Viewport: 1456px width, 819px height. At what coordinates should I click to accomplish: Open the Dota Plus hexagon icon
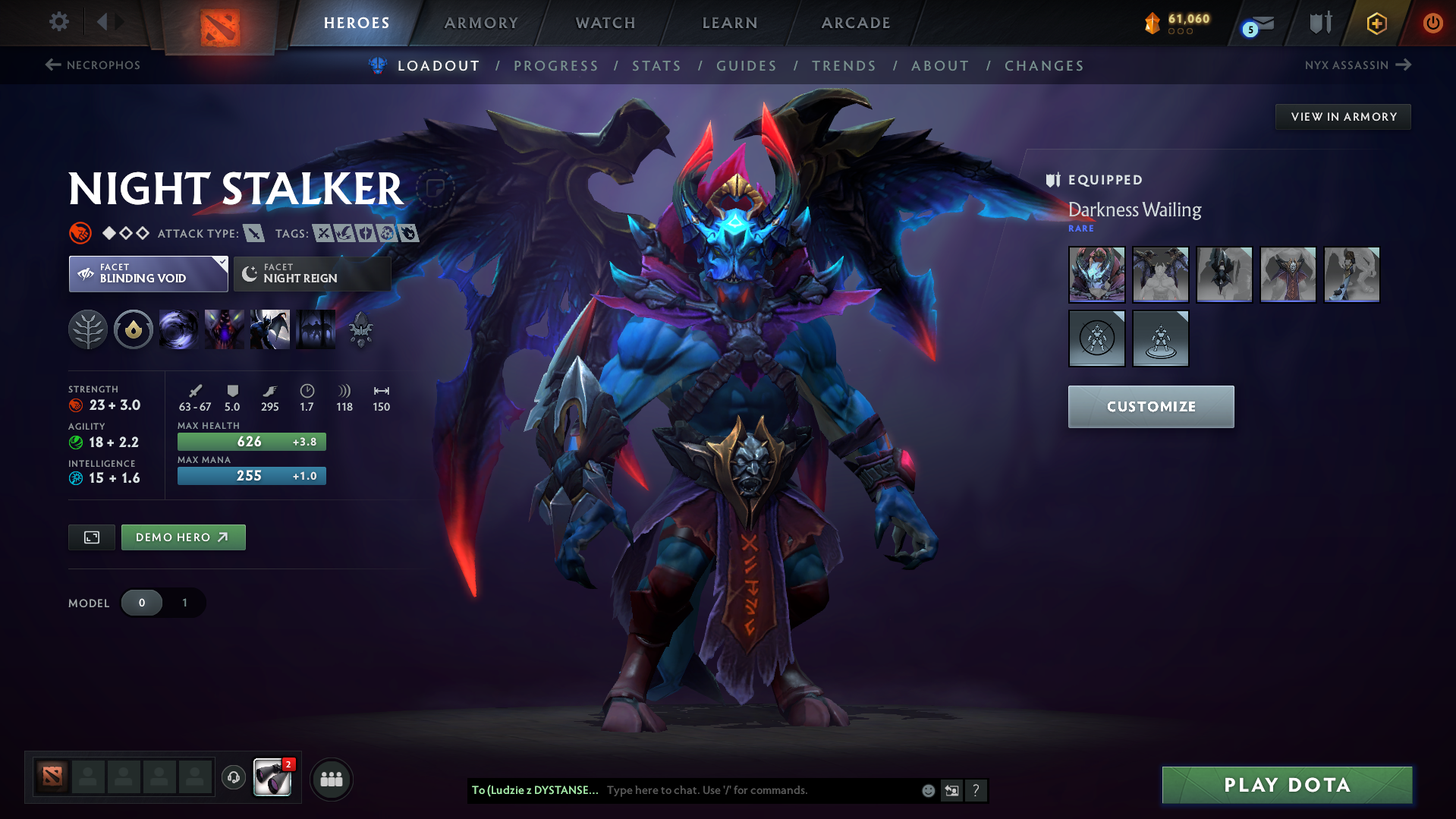tap(1376, 23)
